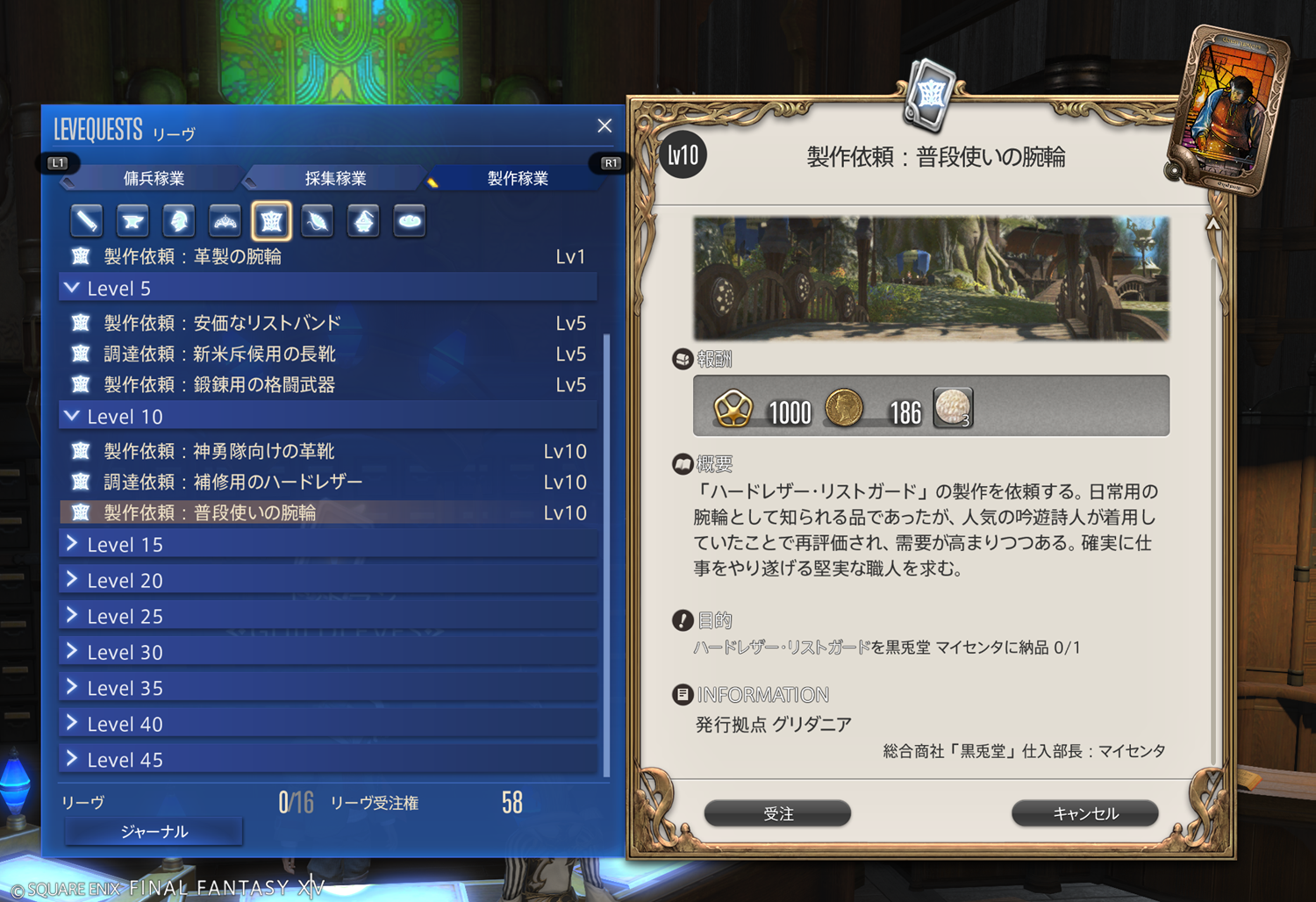This screenshot has height=902, width=1316.
Task: Cancel with the キャンセル button
Action: (x=1084, y=813)
